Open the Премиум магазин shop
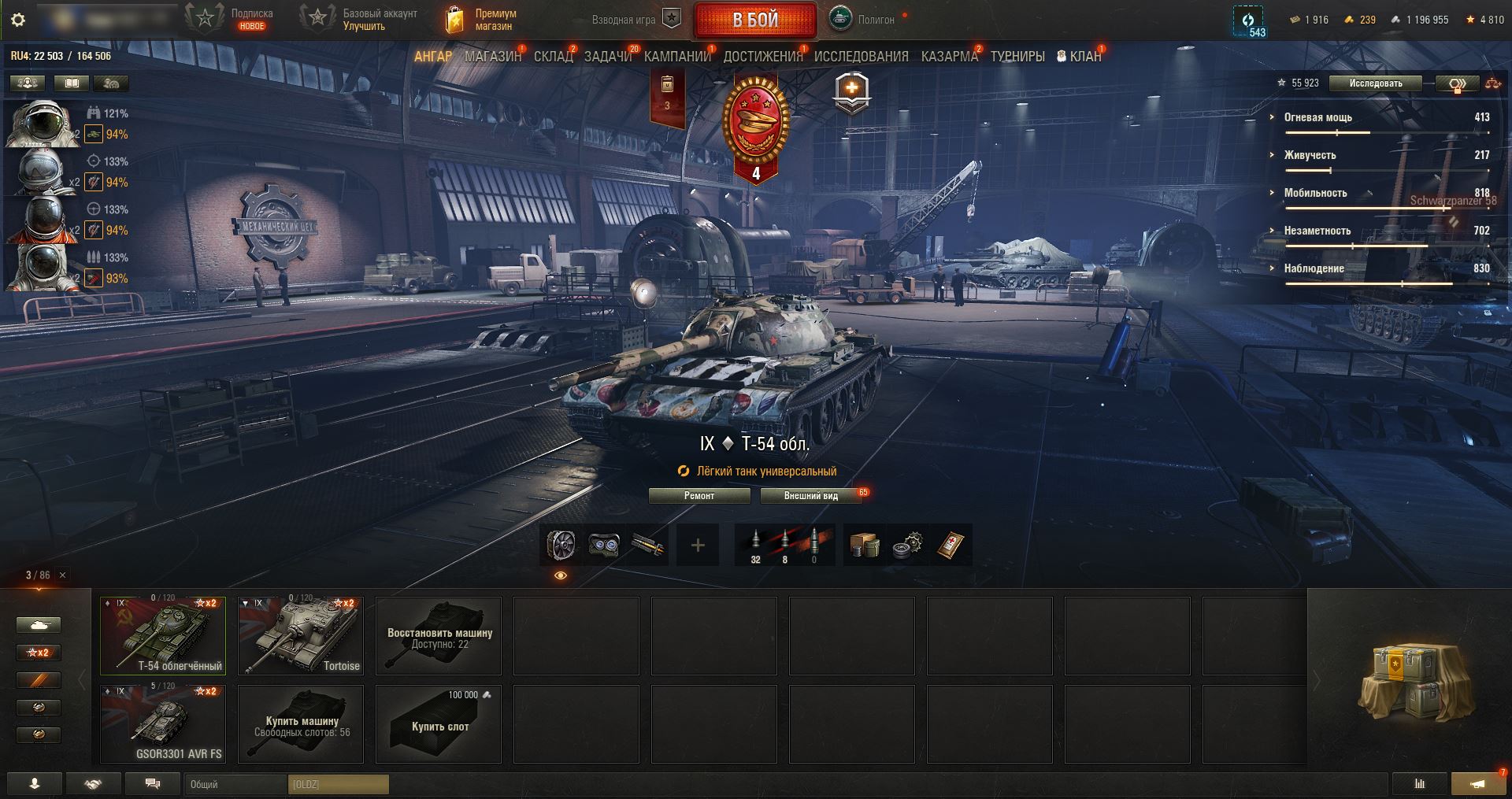The height and width of the screenshot is (799, 1512). [480, 20]
